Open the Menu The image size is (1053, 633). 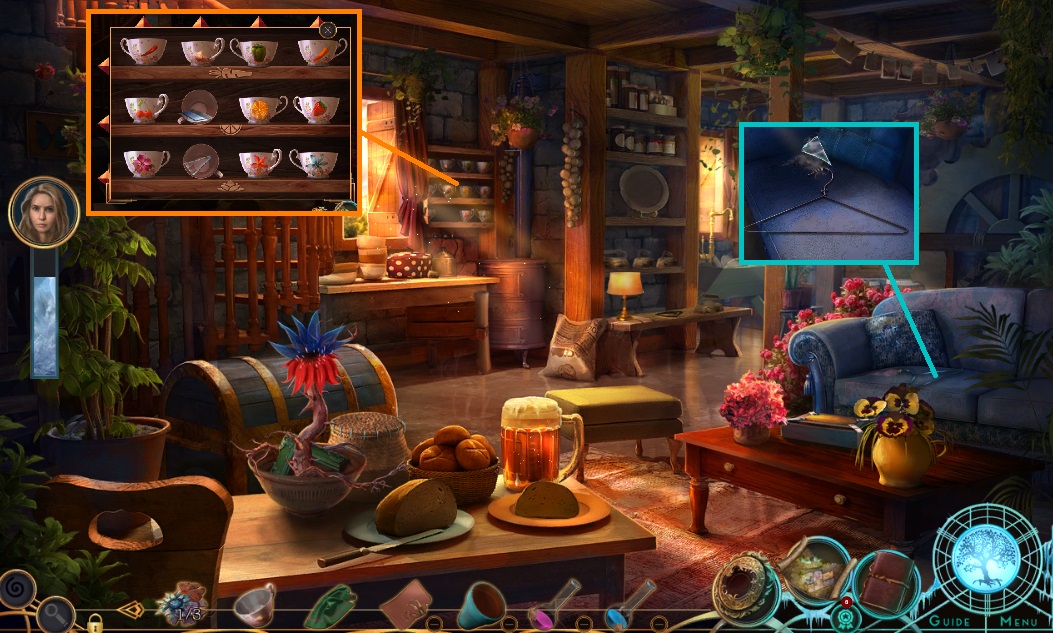pyautogui.click(x=1018, y=621)
